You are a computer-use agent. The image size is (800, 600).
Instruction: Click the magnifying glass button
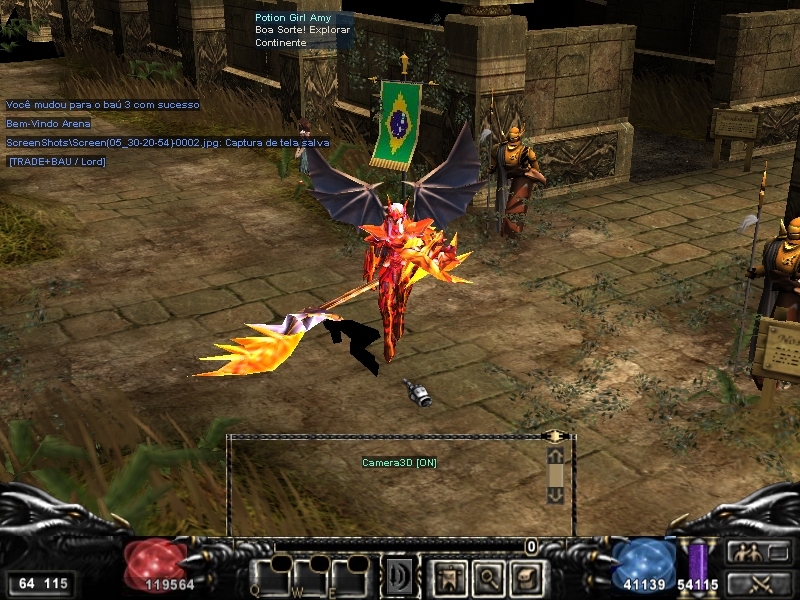484,576
